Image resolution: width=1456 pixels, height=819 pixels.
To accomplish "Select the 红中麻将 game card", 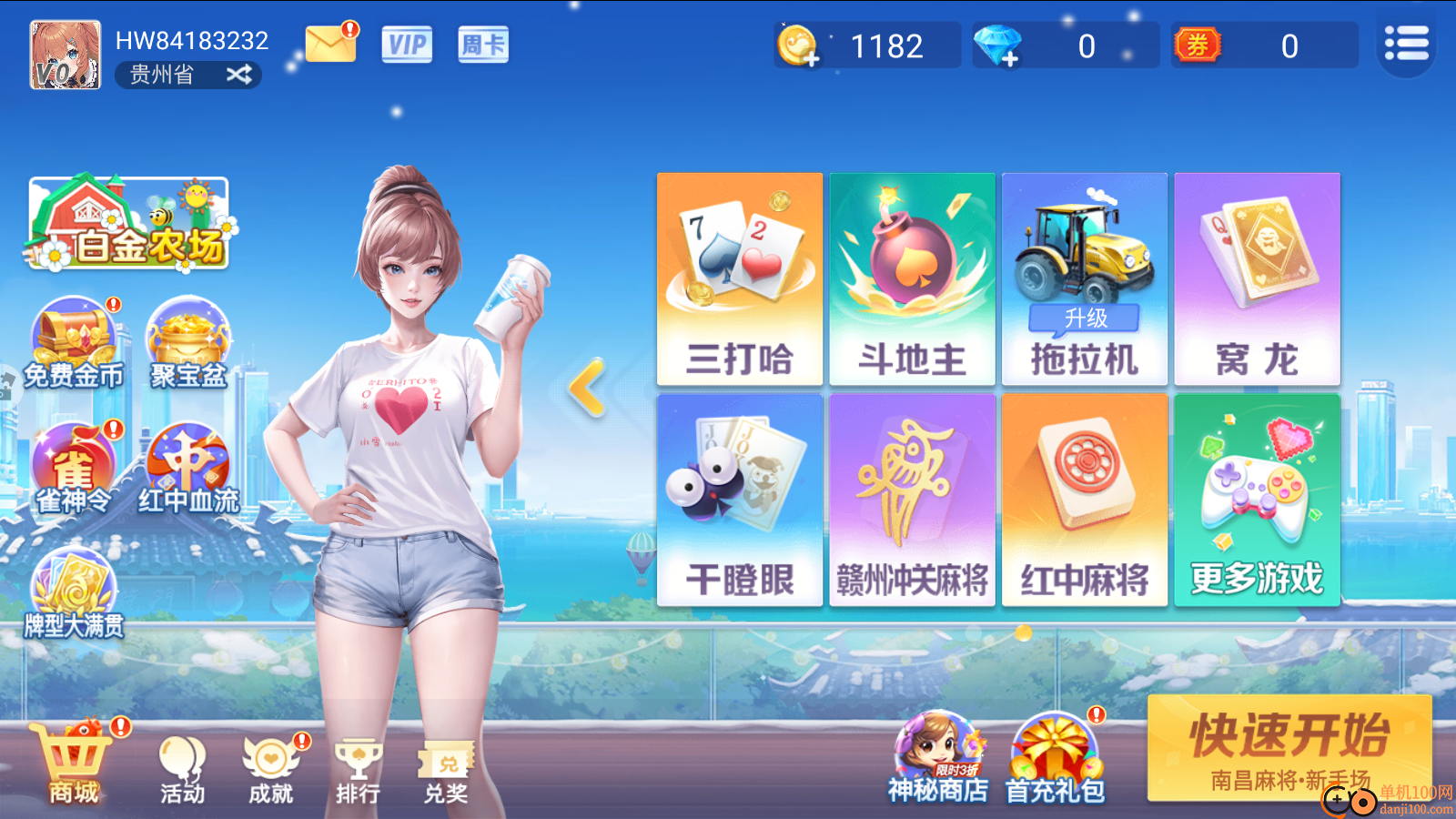I will (x=1084, y=496).
